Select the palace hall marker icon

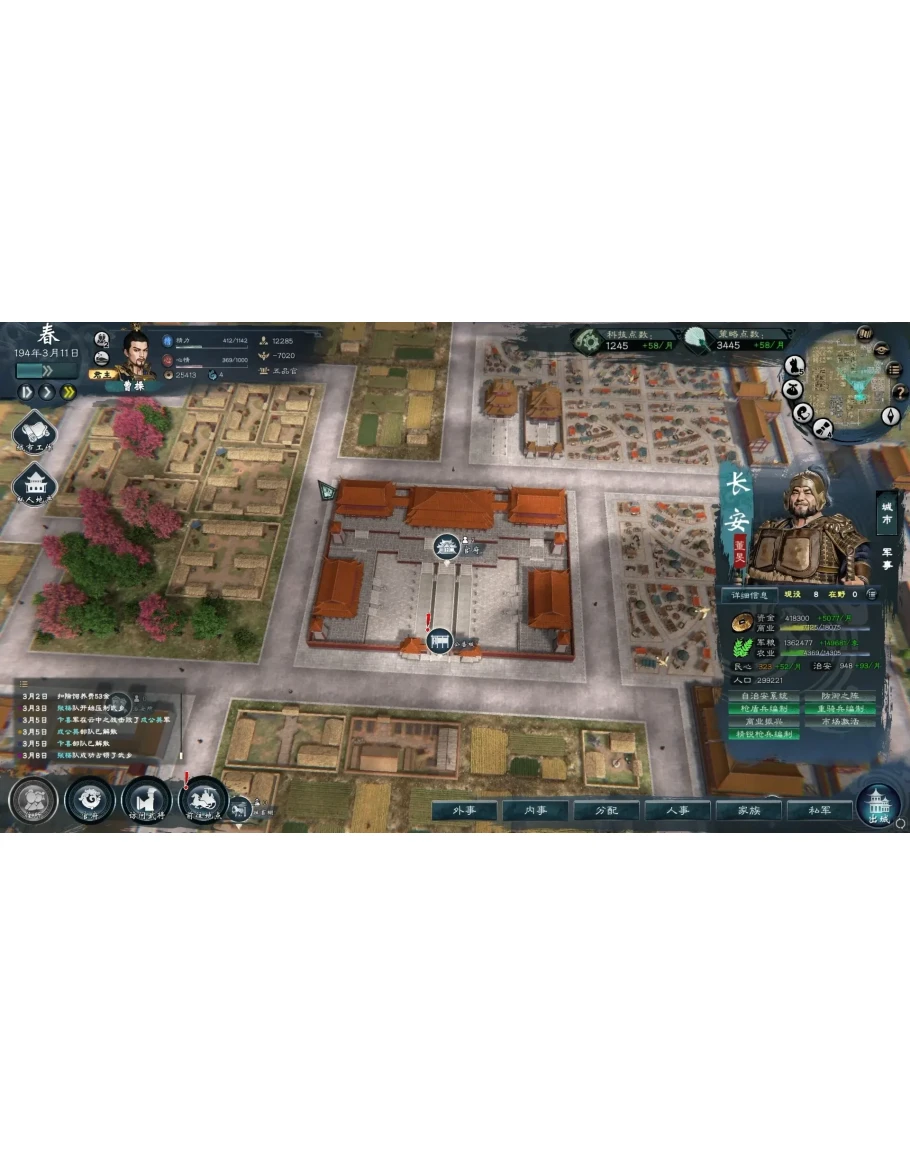coord(446,546)
